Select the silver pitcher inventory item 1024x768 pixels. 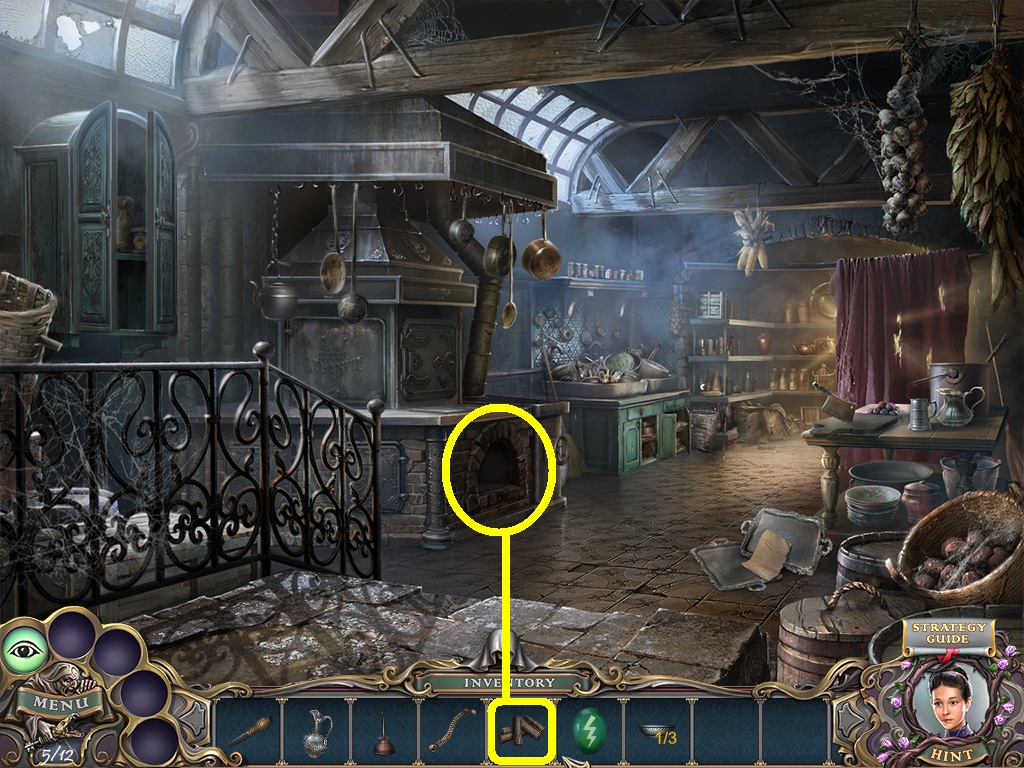pos(317,732)
